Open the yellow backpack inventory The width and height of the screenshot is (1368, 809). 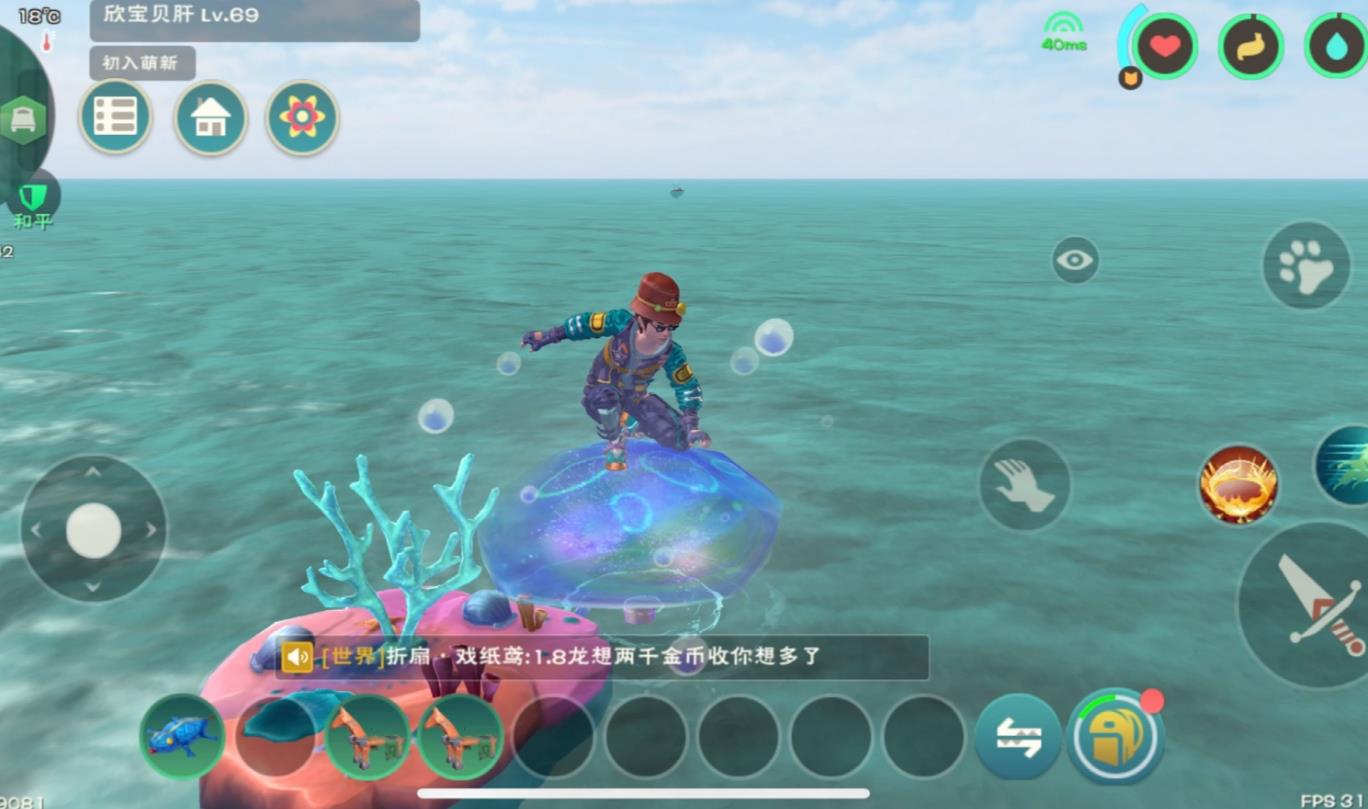pos(1116,737)
